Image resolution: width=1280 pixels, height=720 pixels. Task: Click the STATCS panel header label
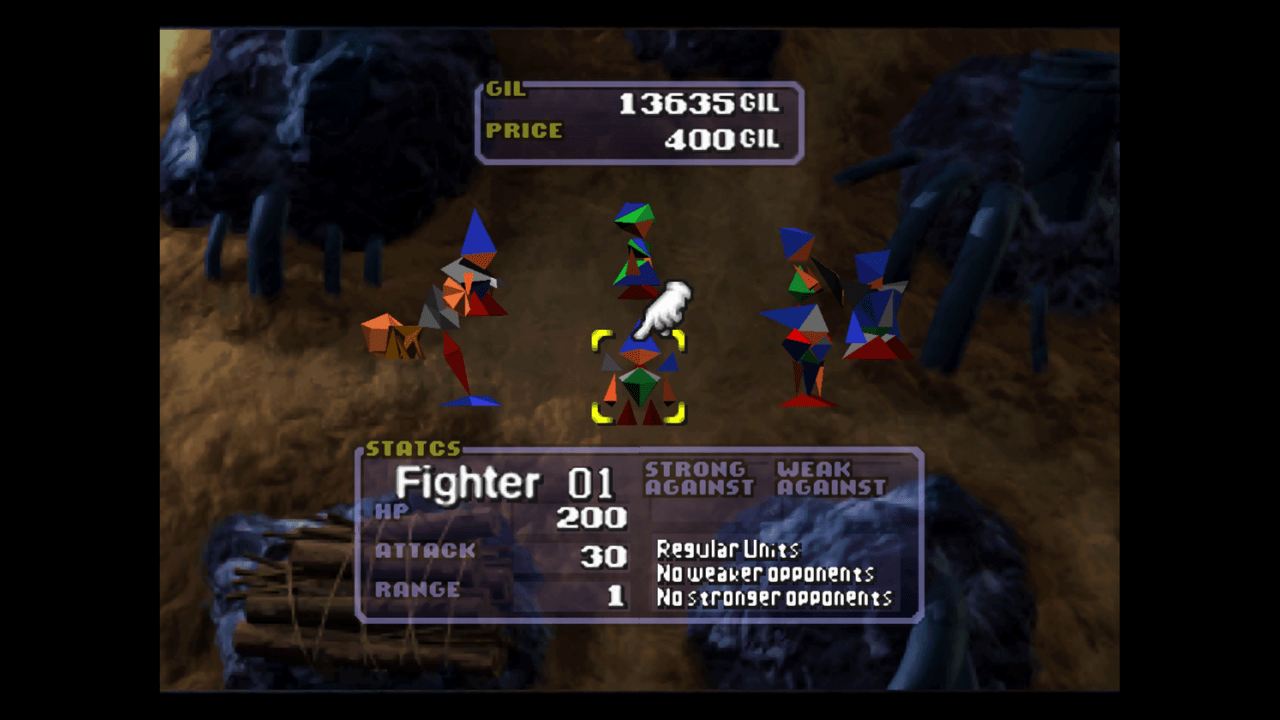(415, 447)
